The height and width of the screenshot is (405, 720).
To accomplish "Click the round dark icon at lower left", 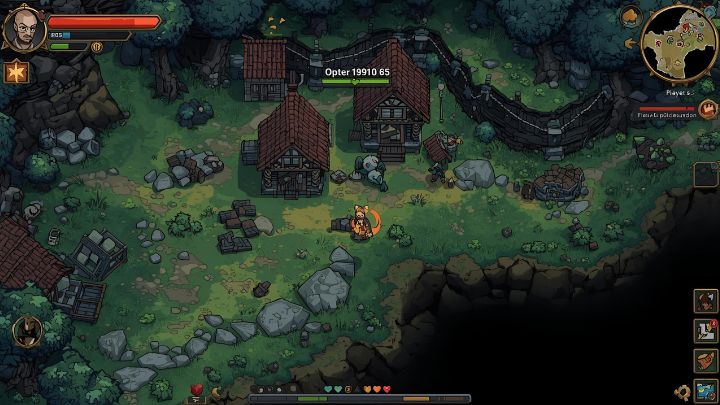I will tap(26, 329).
